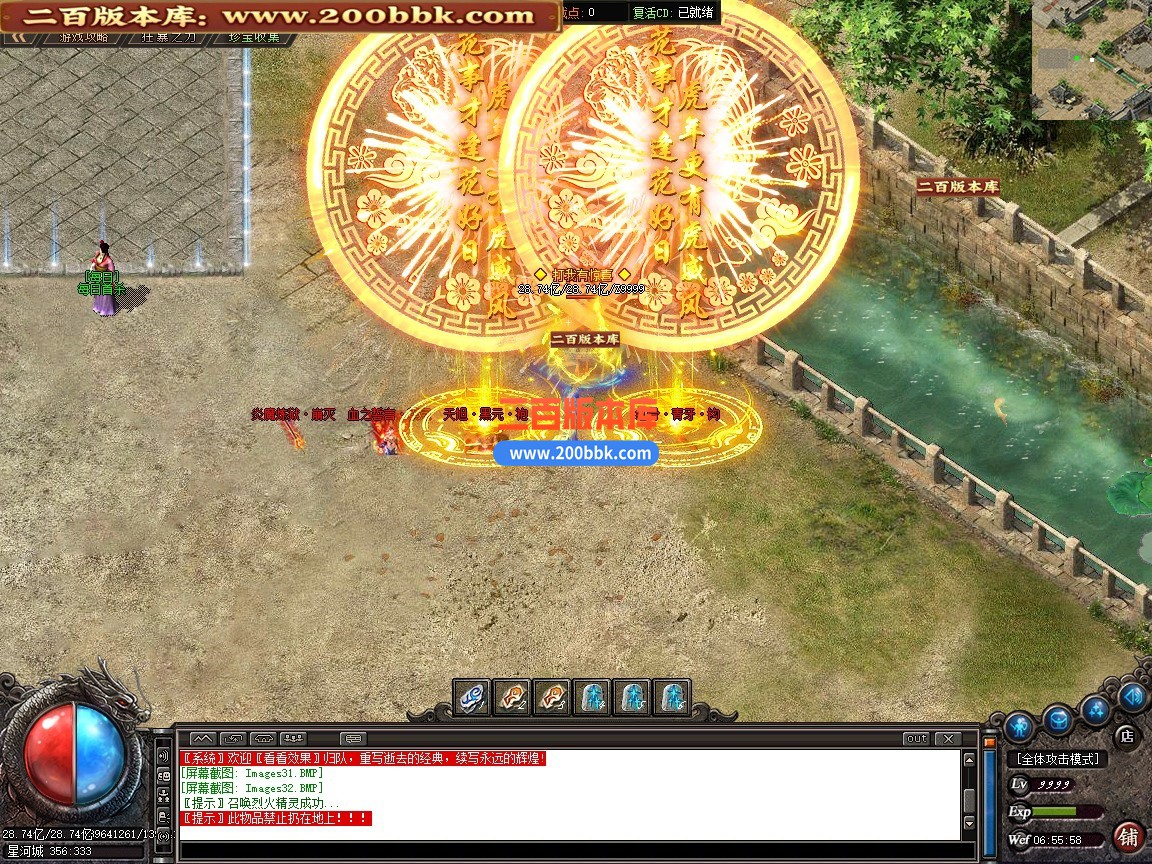Collapse the top menu with the double-arrow
This screenshot has height=864, width=1152.
pyautogui.click(x=19, y=37)
